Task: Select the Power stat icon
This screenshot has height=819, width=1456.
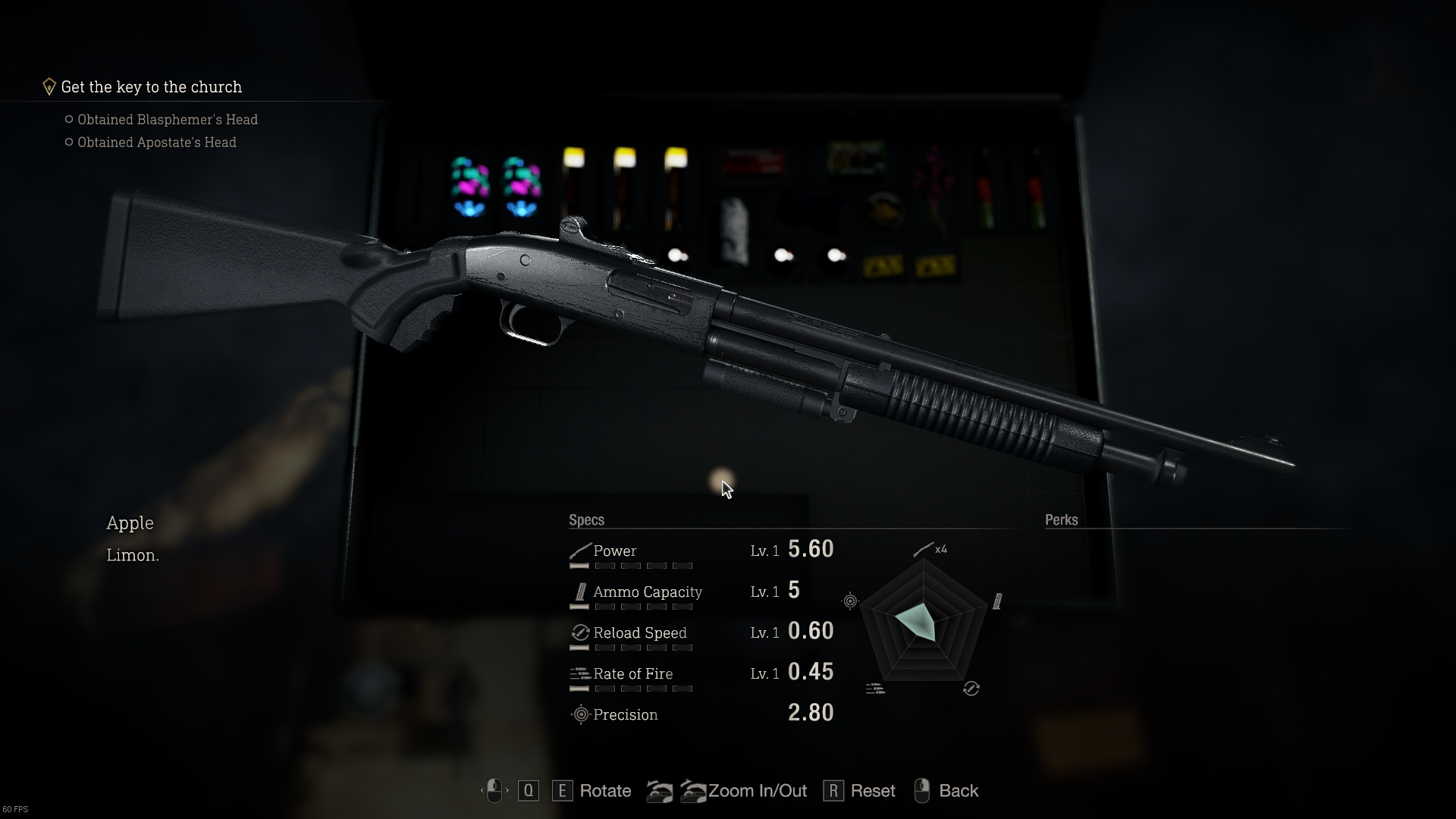Action: (x=579, y=551)
